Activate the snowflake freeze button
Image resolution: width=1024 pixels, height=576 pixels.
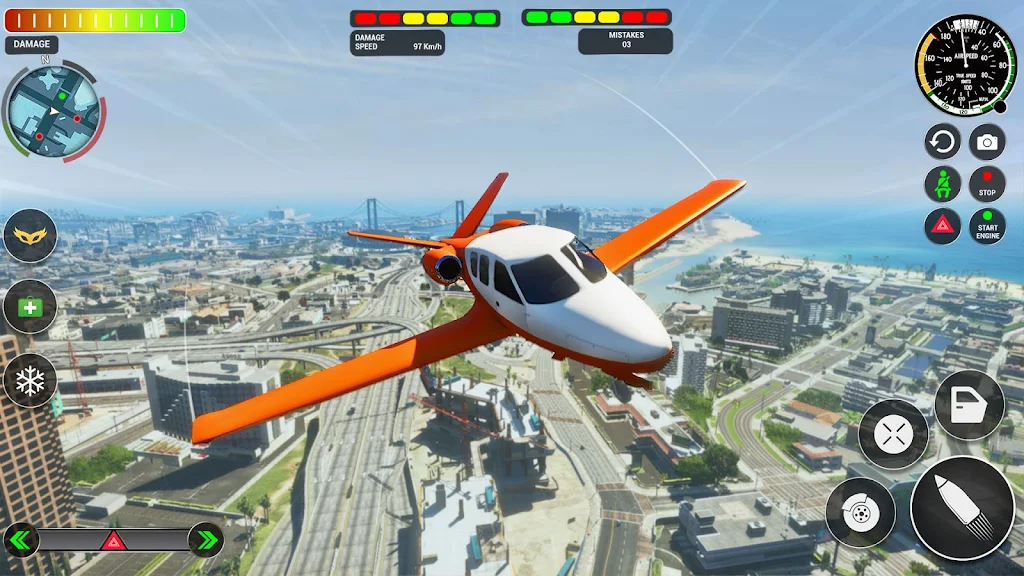point(30,380)
